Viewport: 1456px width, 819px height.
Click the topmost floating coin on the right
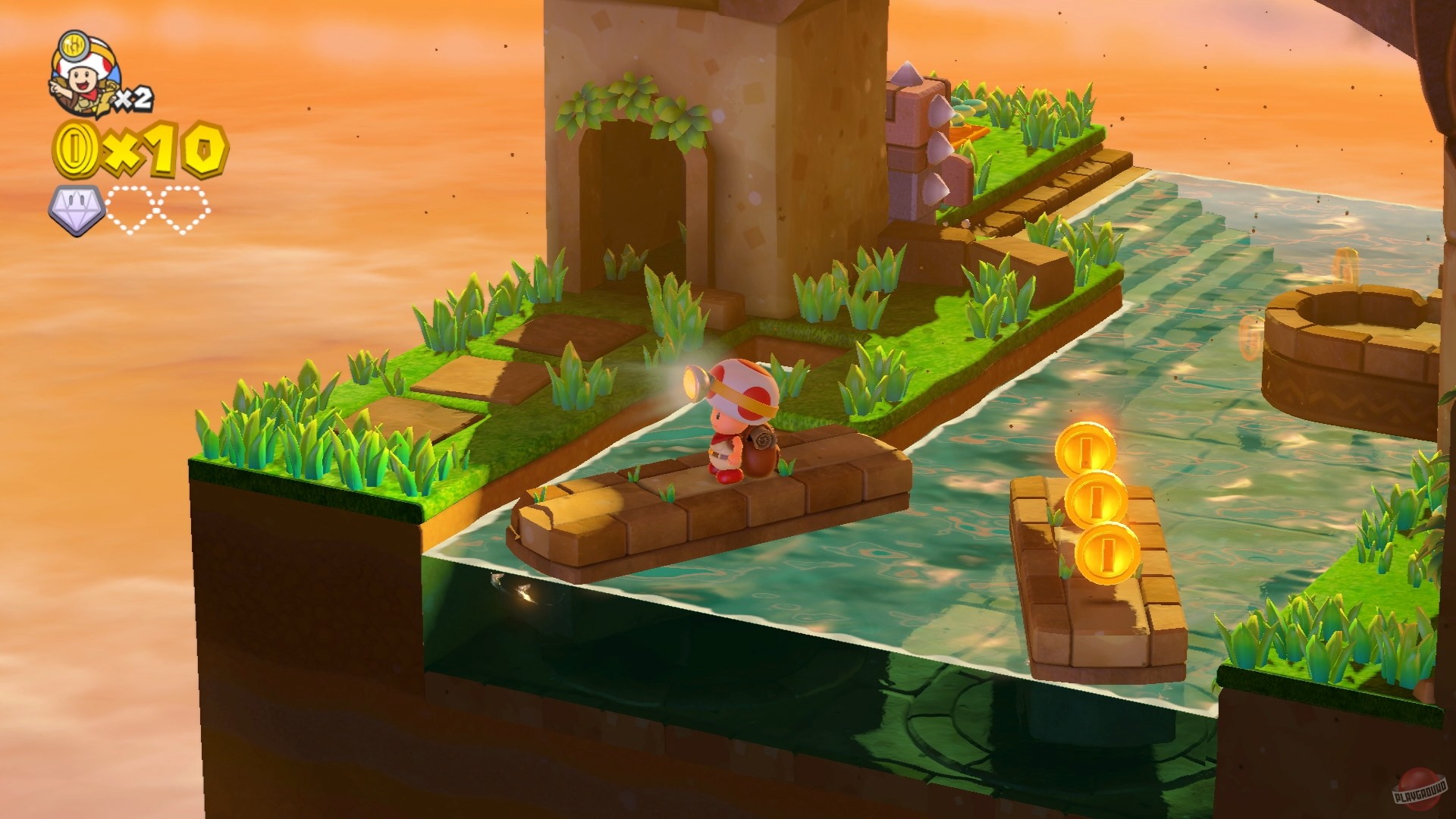(x=1088, y=447)
